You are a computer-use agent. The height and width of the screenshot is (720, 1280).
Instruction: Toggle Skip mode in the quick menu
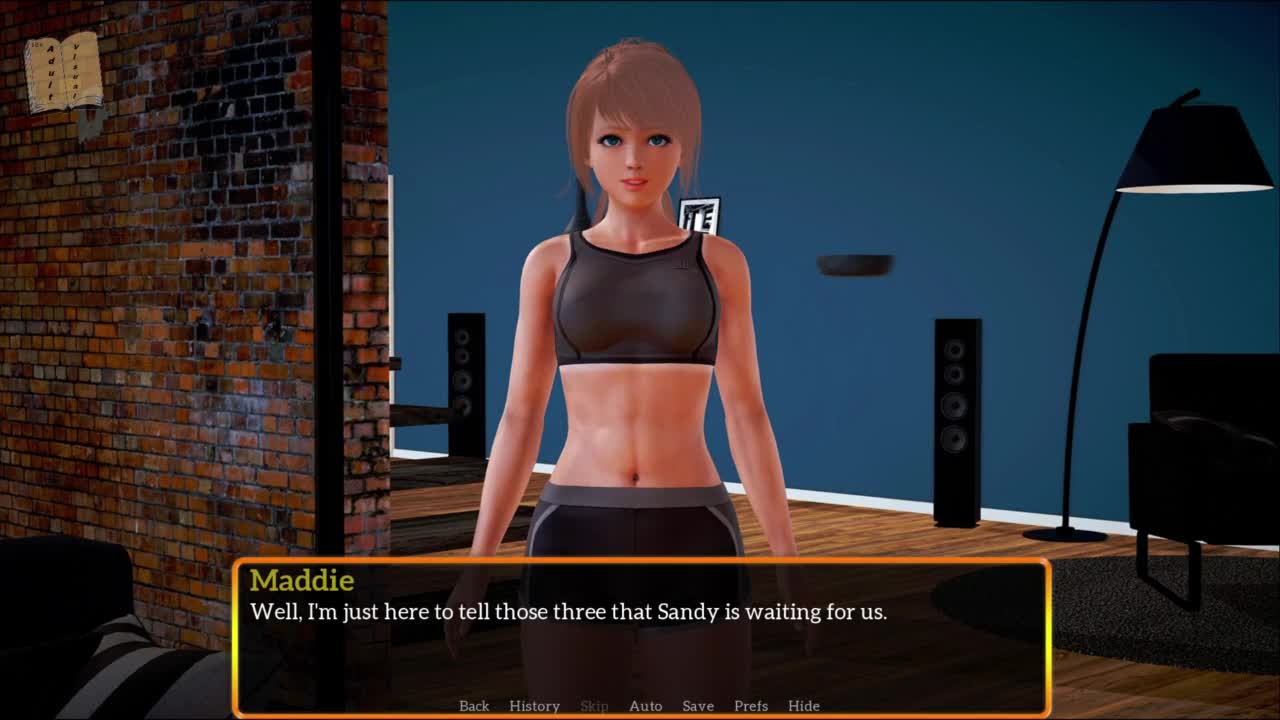pyautogui.click(x=594, y=706)
